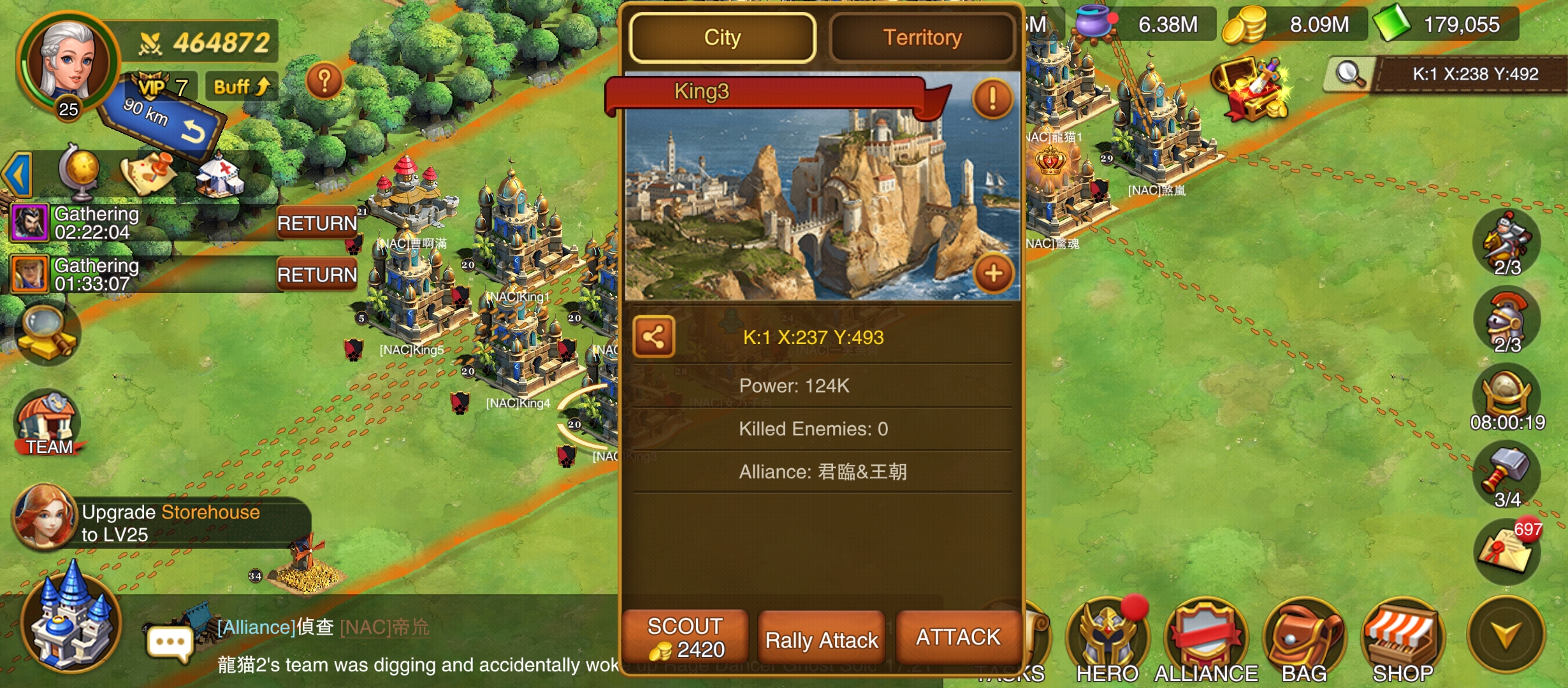
Task: Switch to the Territory tab
Action: pos(922,38)
